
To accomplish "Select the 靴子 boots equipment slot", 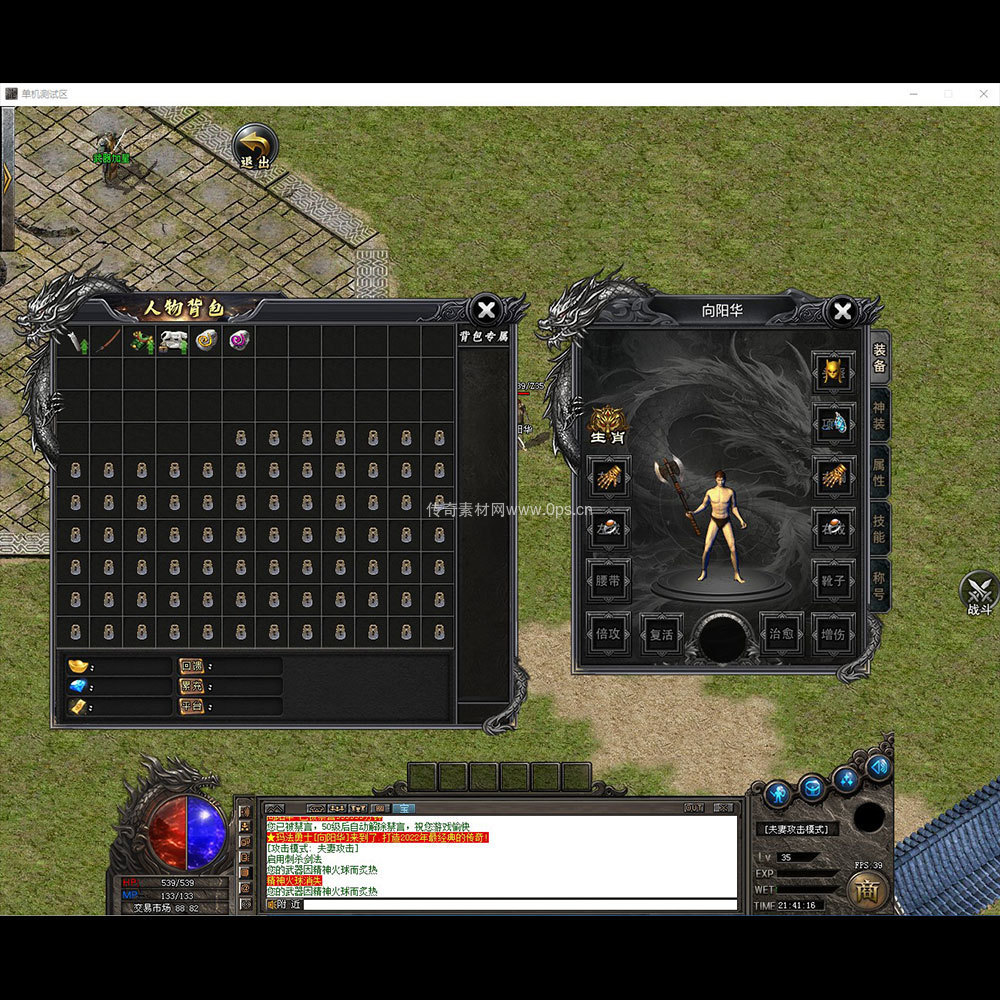I will point(833,579).
